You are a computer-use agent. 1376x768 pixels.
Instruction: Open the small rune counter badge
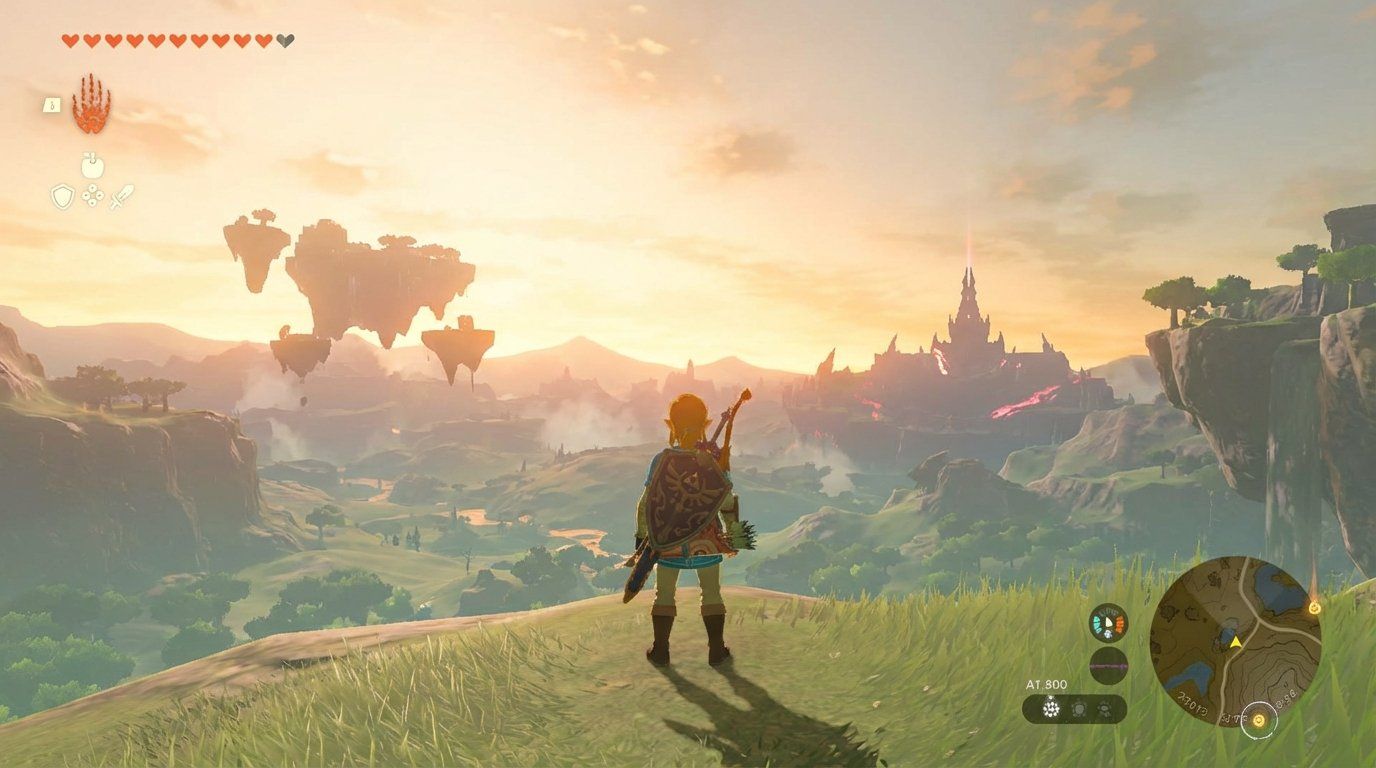(x=52, y=105)
